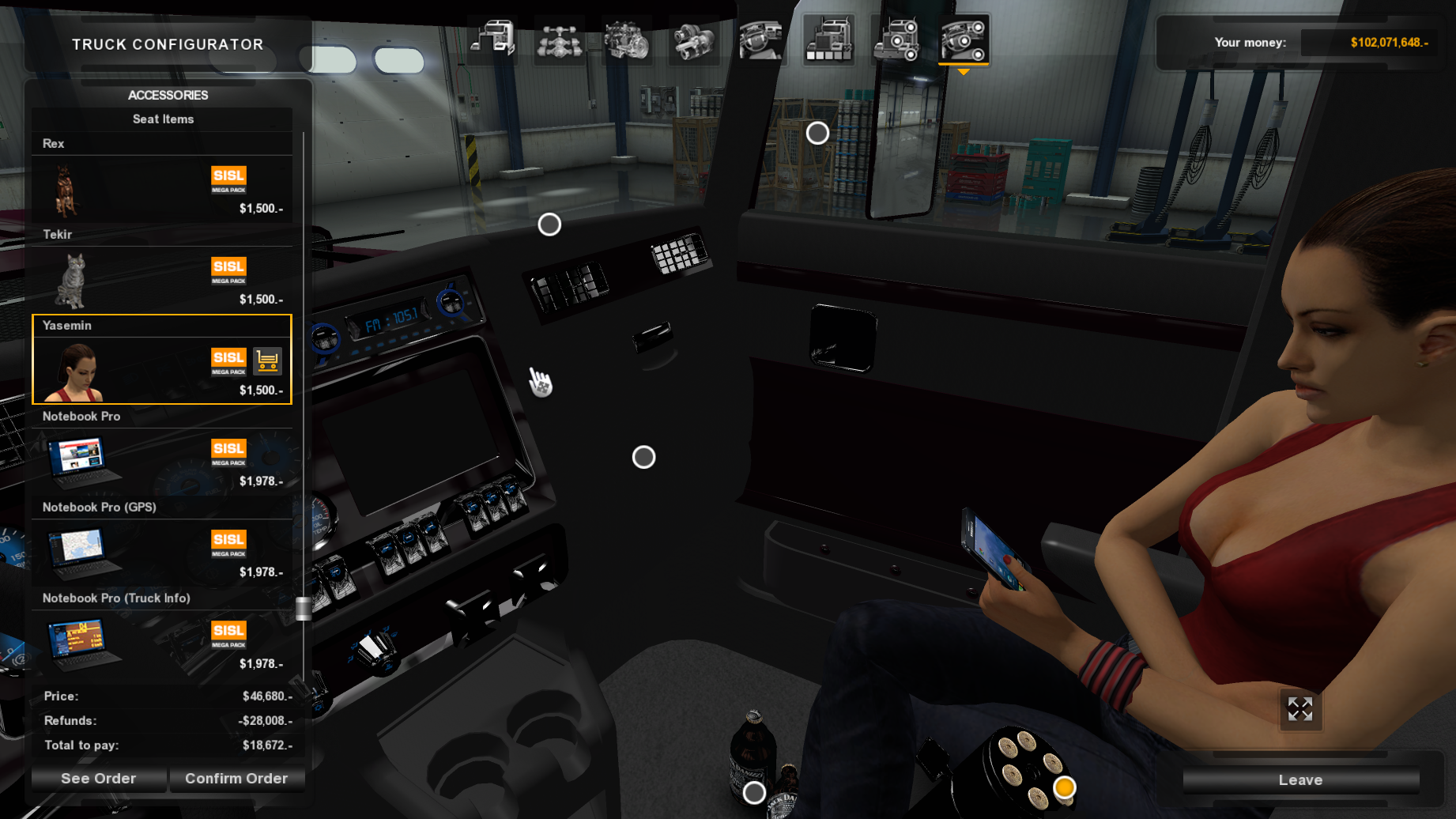The height and width of the screenshot is (819, 1456).
Task: Confirm the order
Action: click(236, 779)
